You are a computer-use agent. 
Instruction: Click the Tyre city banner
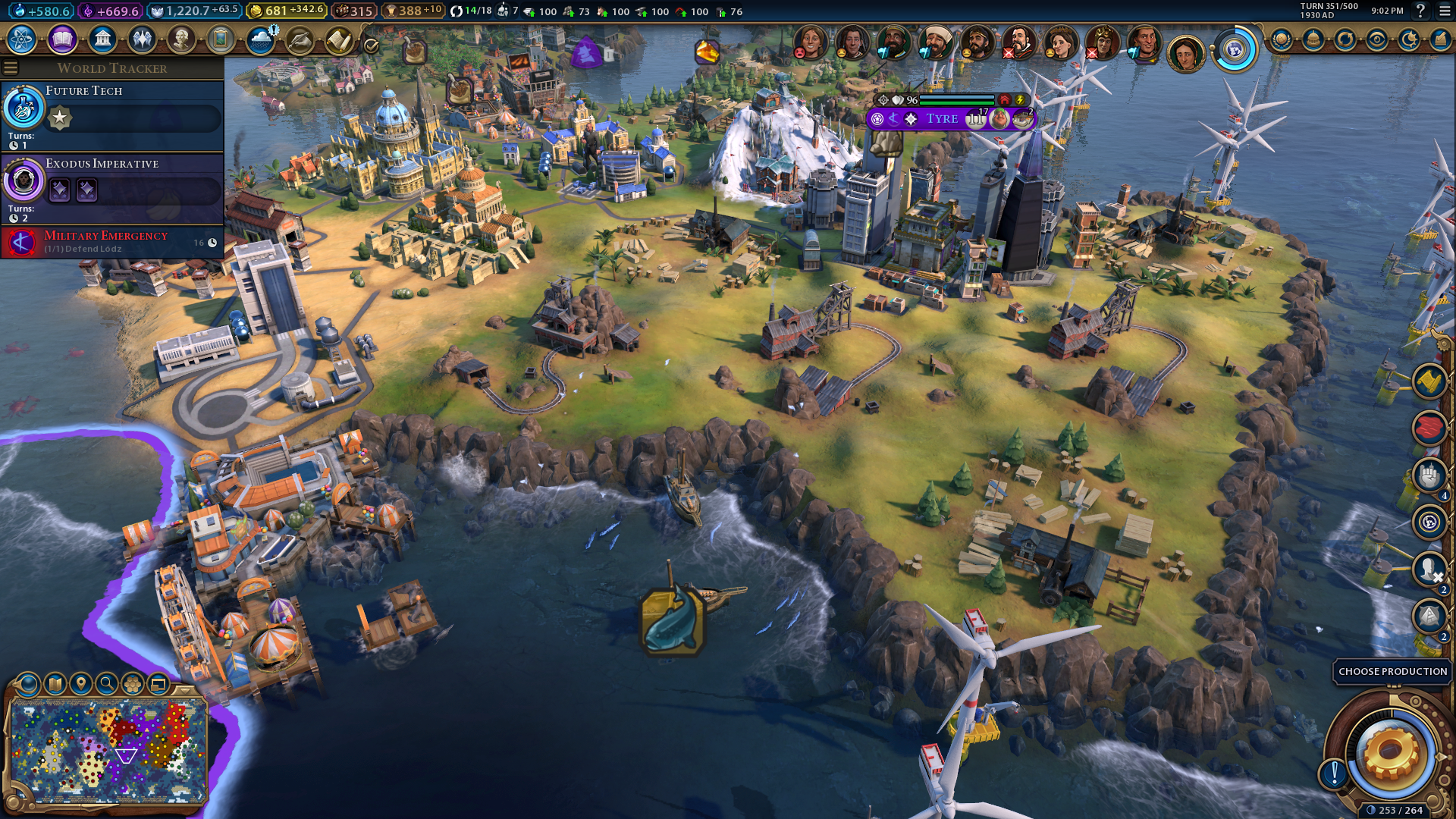[x=942, y=119]
